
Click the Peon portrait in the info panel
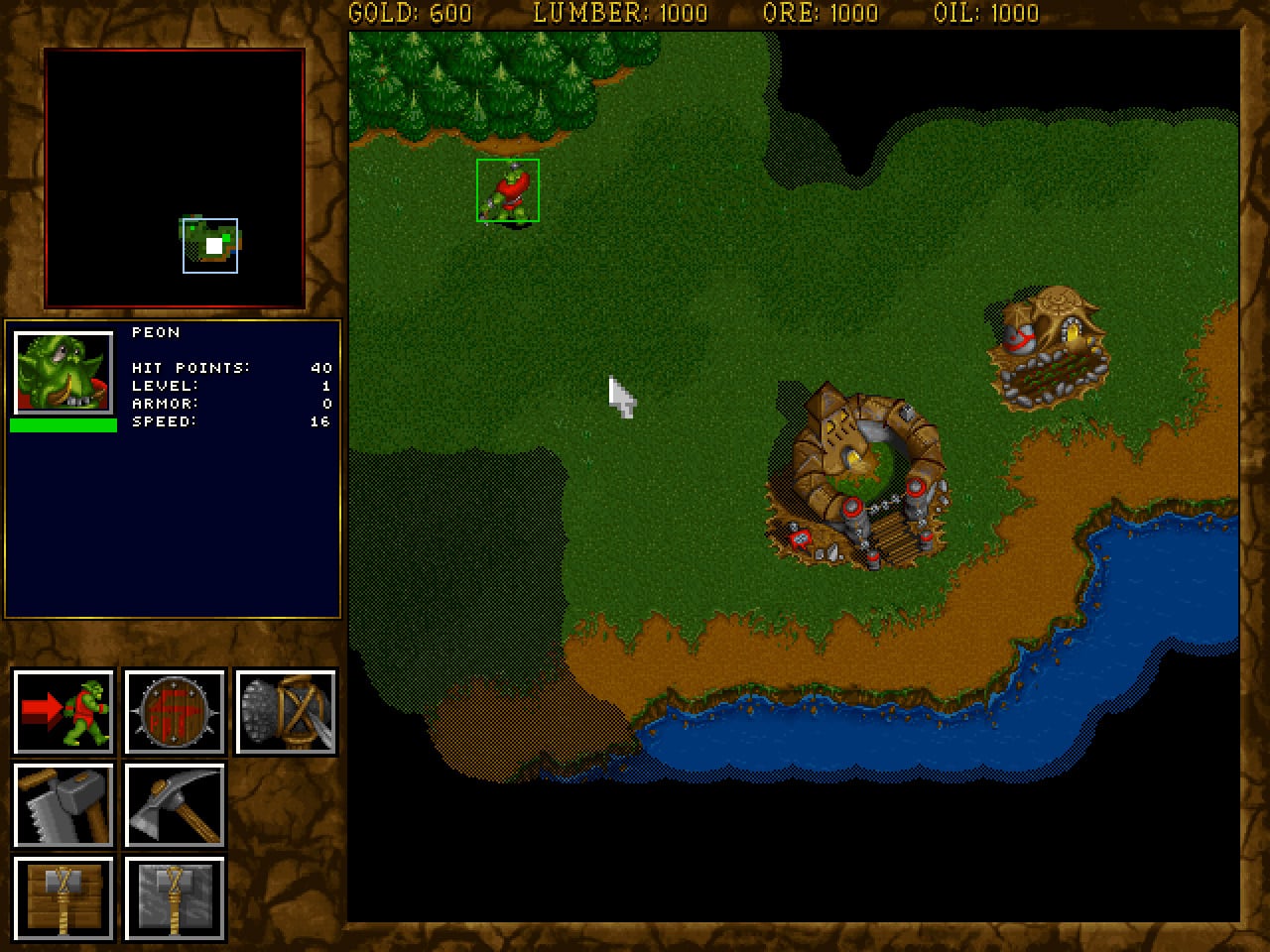click(x=63, y=373)
